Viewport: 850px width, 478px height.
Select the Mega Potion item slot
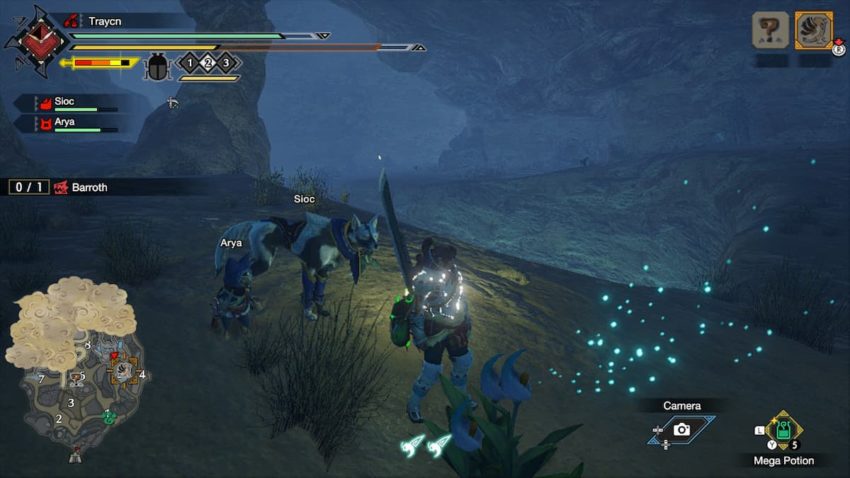784,430
